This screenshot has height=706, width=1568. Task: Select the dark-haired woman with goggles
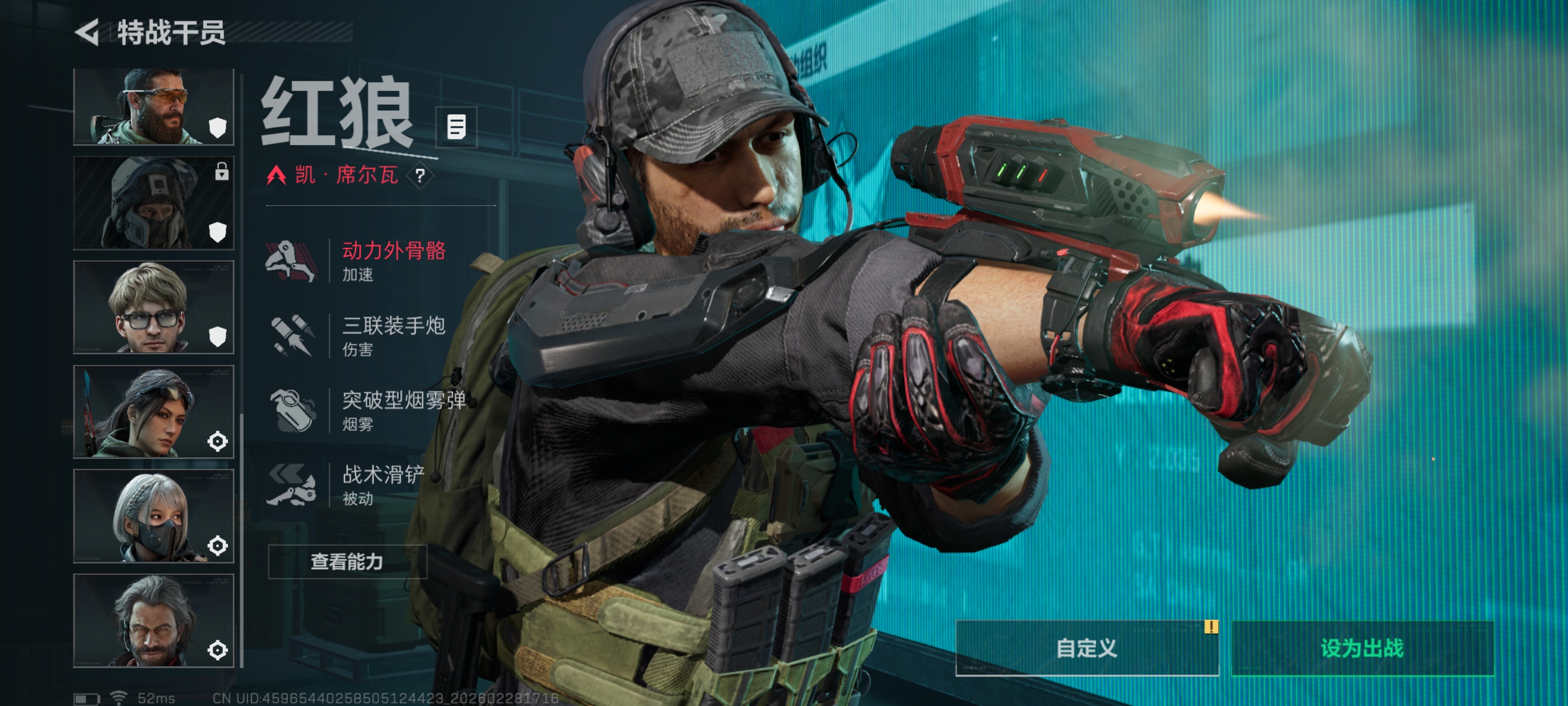[x=153, y=412]
